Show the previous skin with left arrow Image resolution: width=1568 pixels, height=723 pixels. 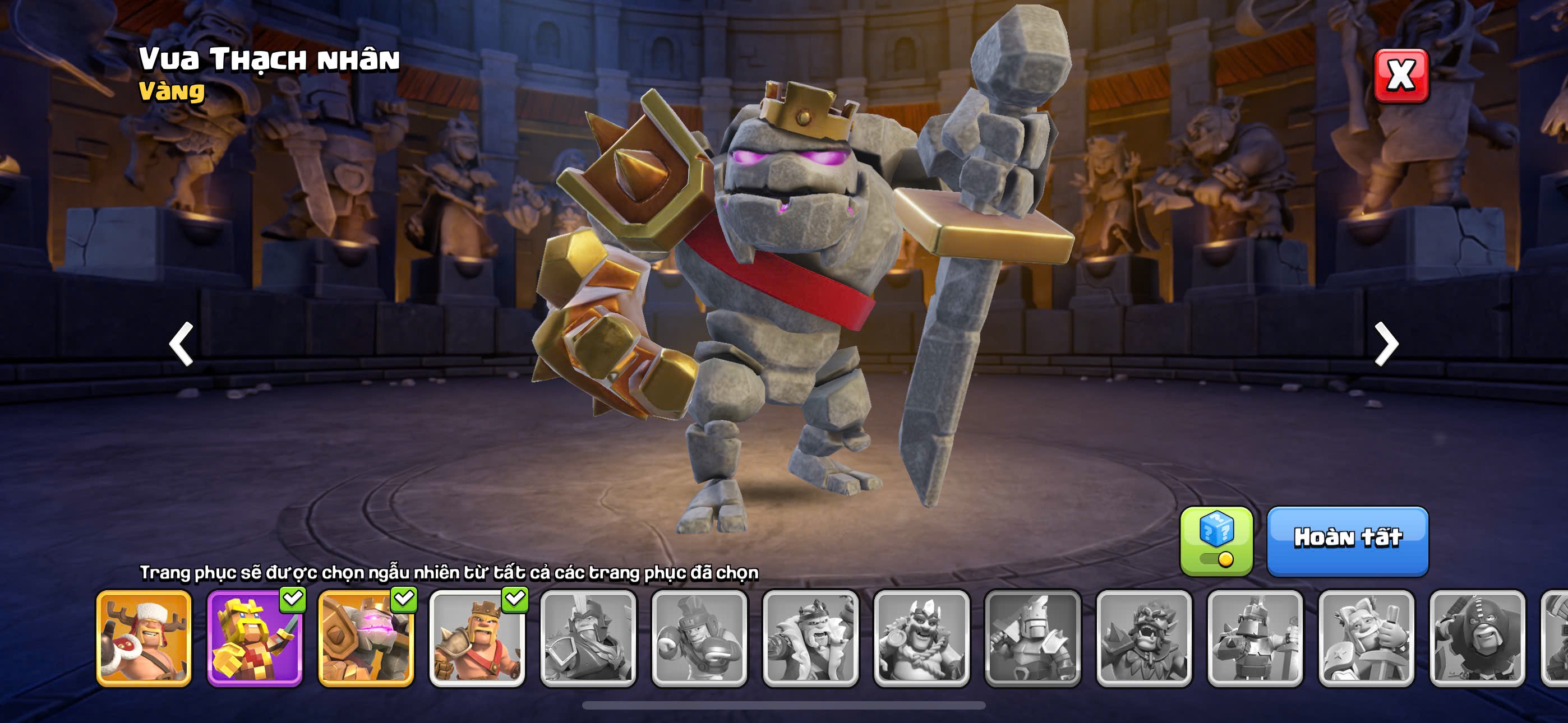181,344
